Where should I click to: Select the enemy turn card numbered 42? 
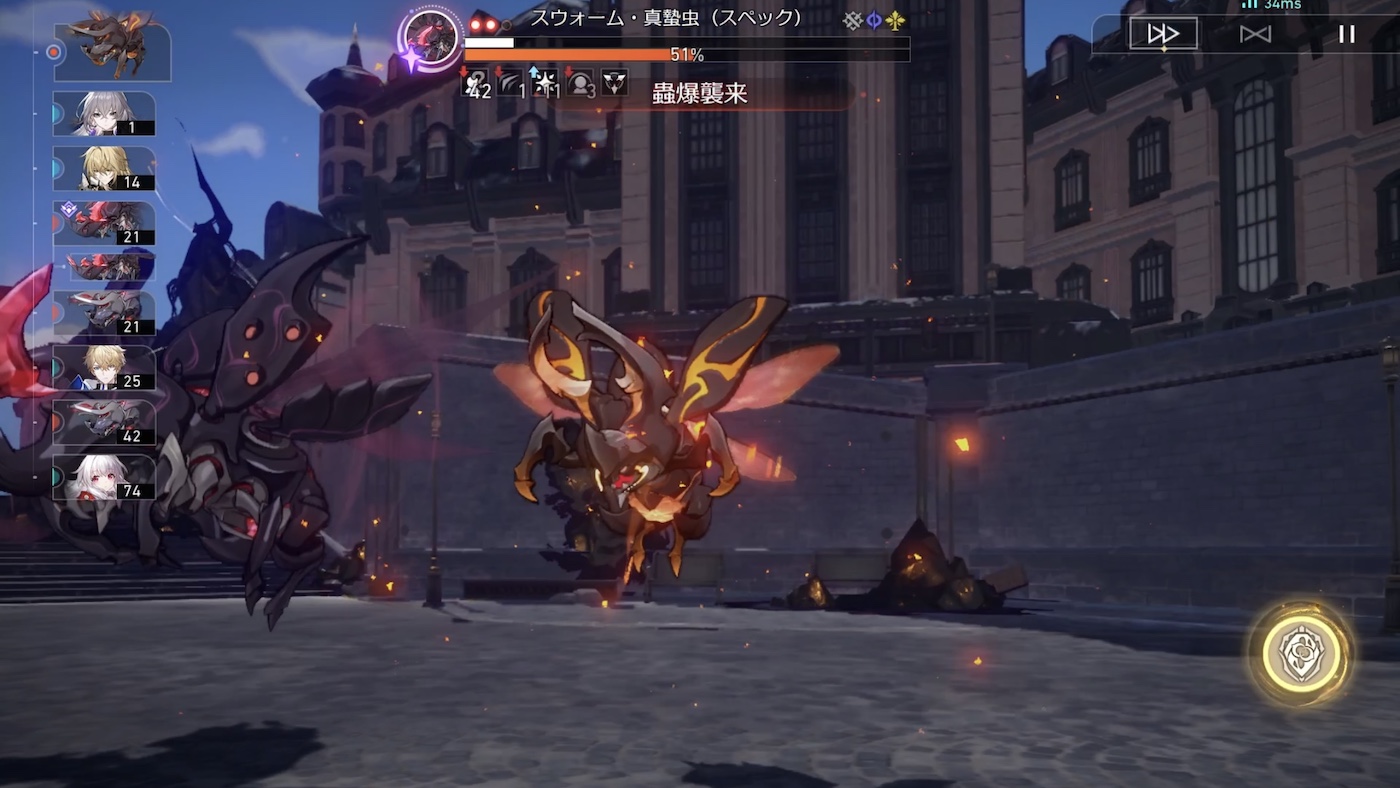[104, 423]
